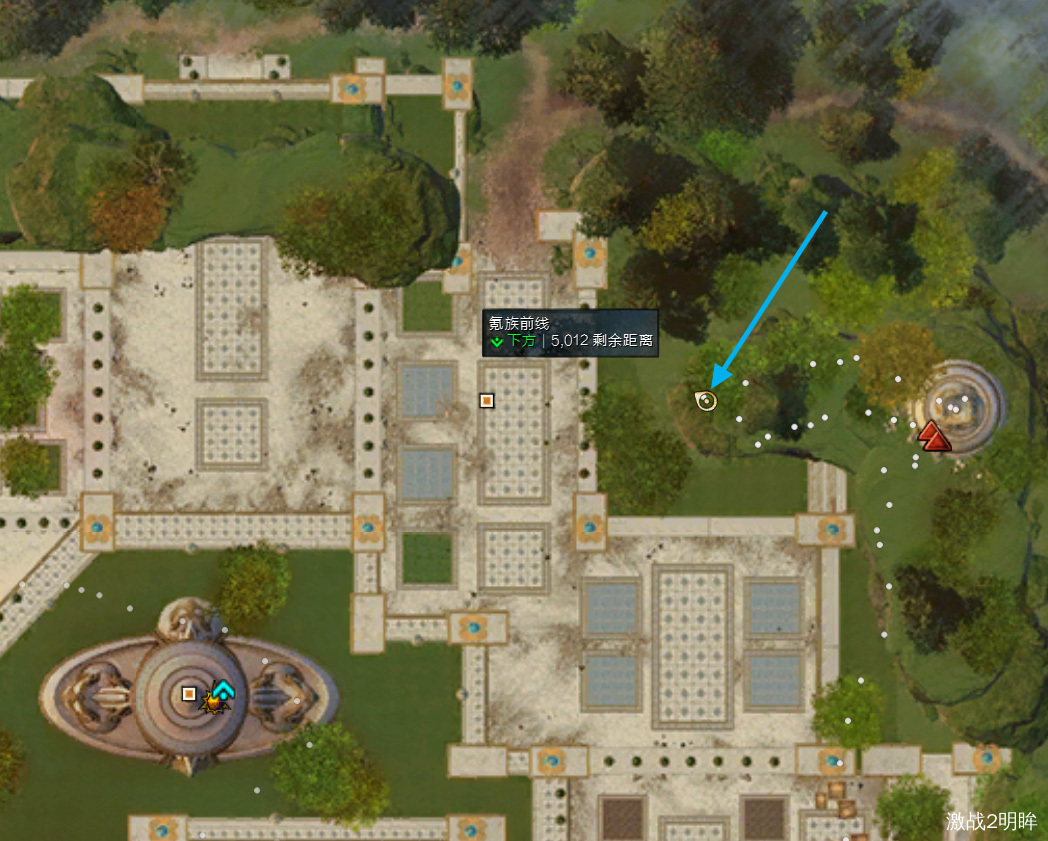Click the yellow starburst event marker

click(213, 702)
